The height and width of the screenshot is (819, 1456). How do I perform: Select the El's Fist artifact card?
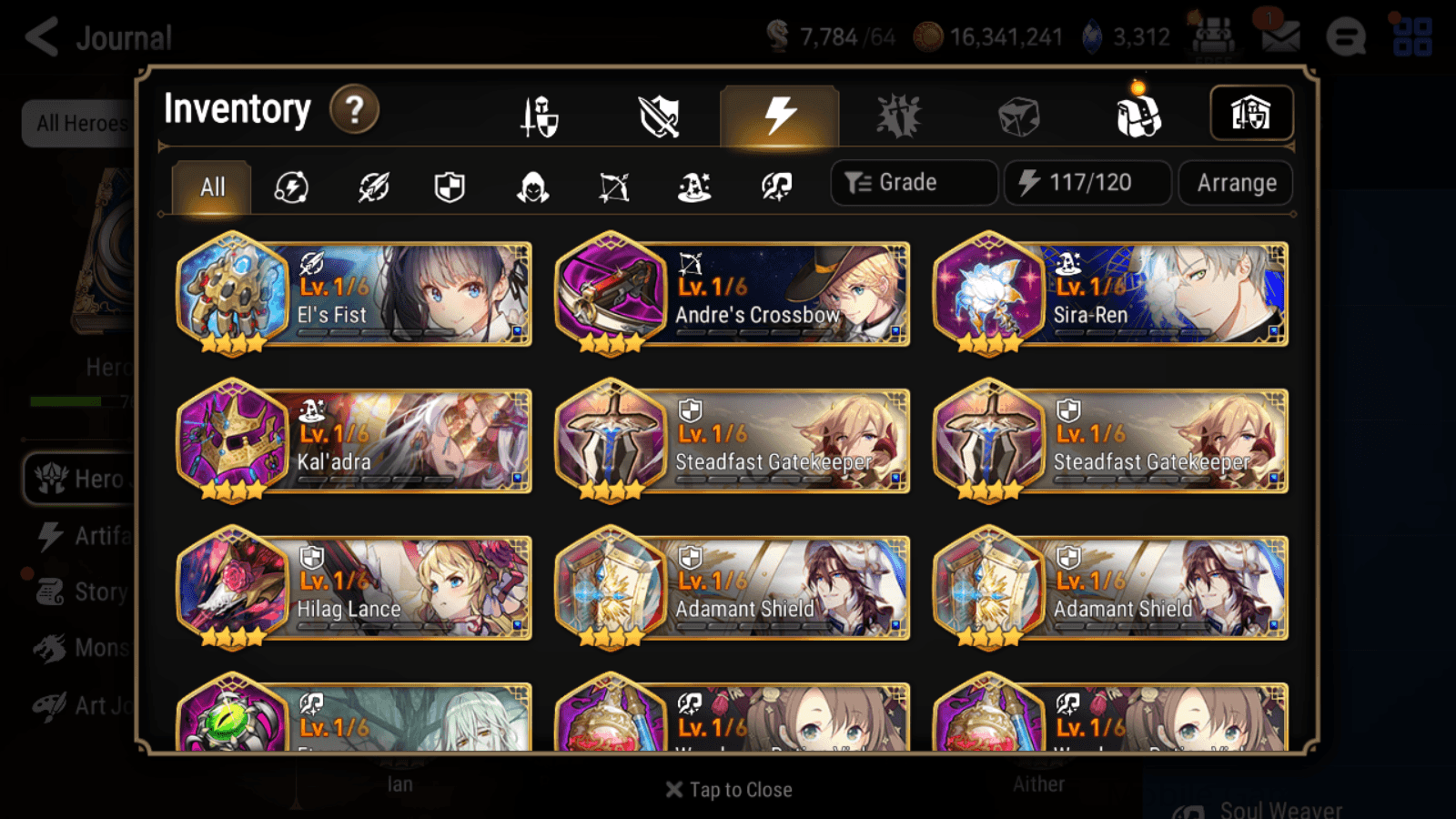coord(354,295)
